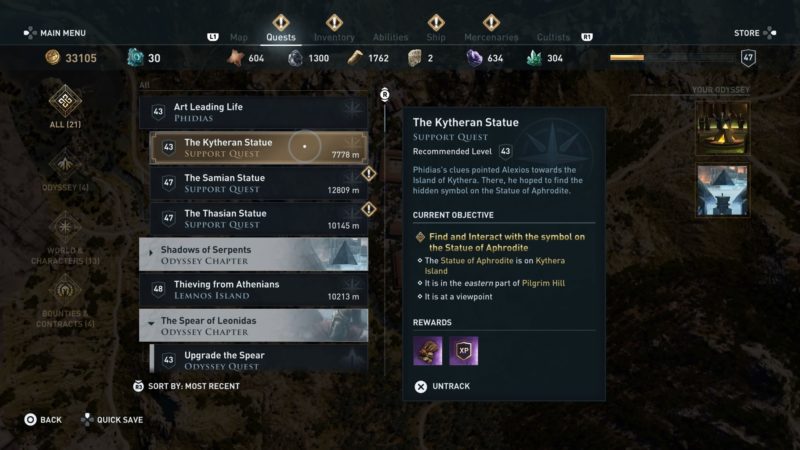Expand The Spear of Leonidas chapter
This screenshot has width=800, height=450.
point(253,325)
